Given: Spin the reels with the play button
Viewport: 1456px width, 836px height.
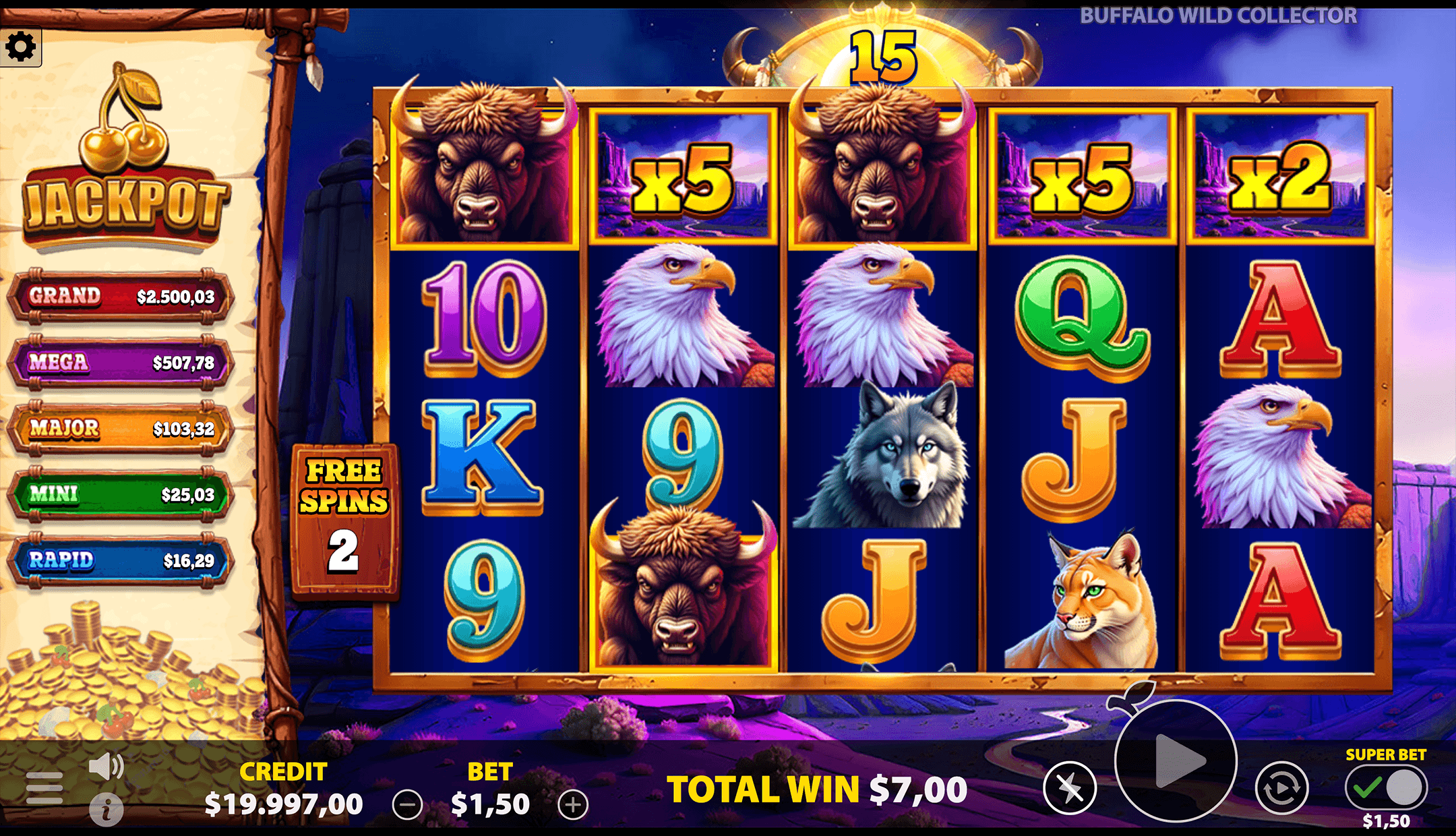Looking at the screenshot, I should (1176, 761).
